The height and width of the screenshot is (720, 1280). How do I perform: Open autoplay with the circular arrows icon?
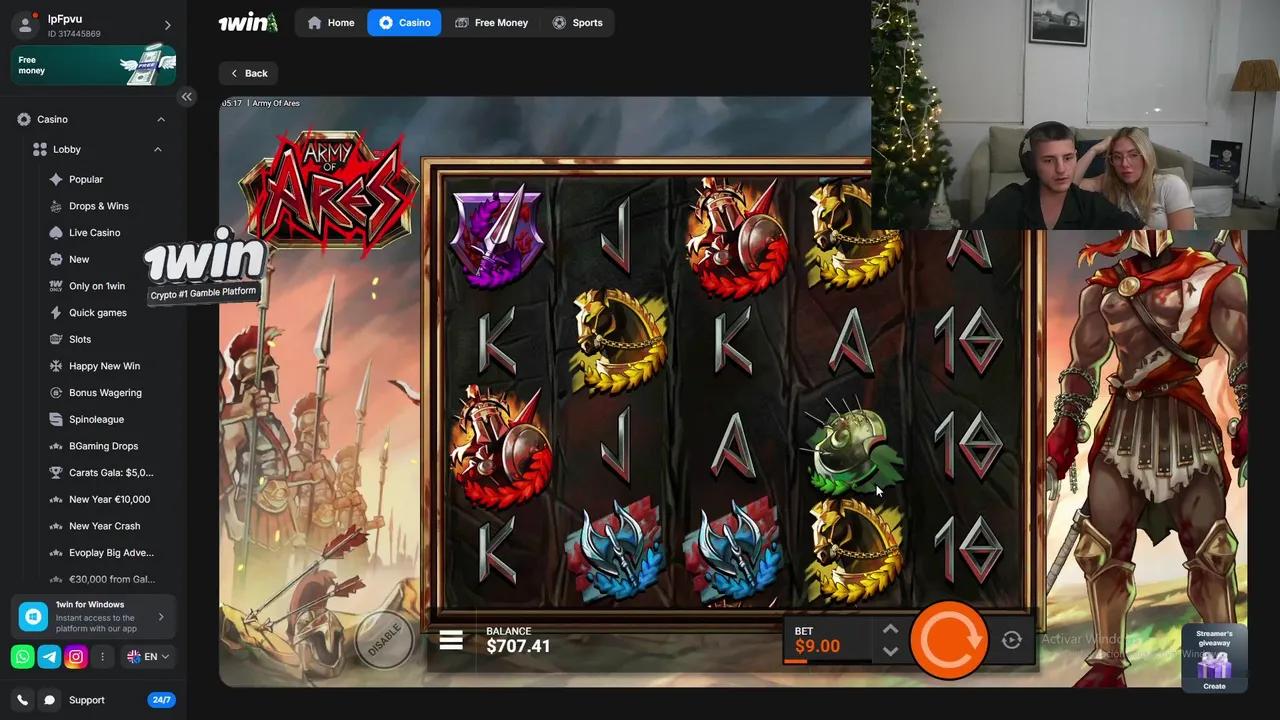point(1011,639)
